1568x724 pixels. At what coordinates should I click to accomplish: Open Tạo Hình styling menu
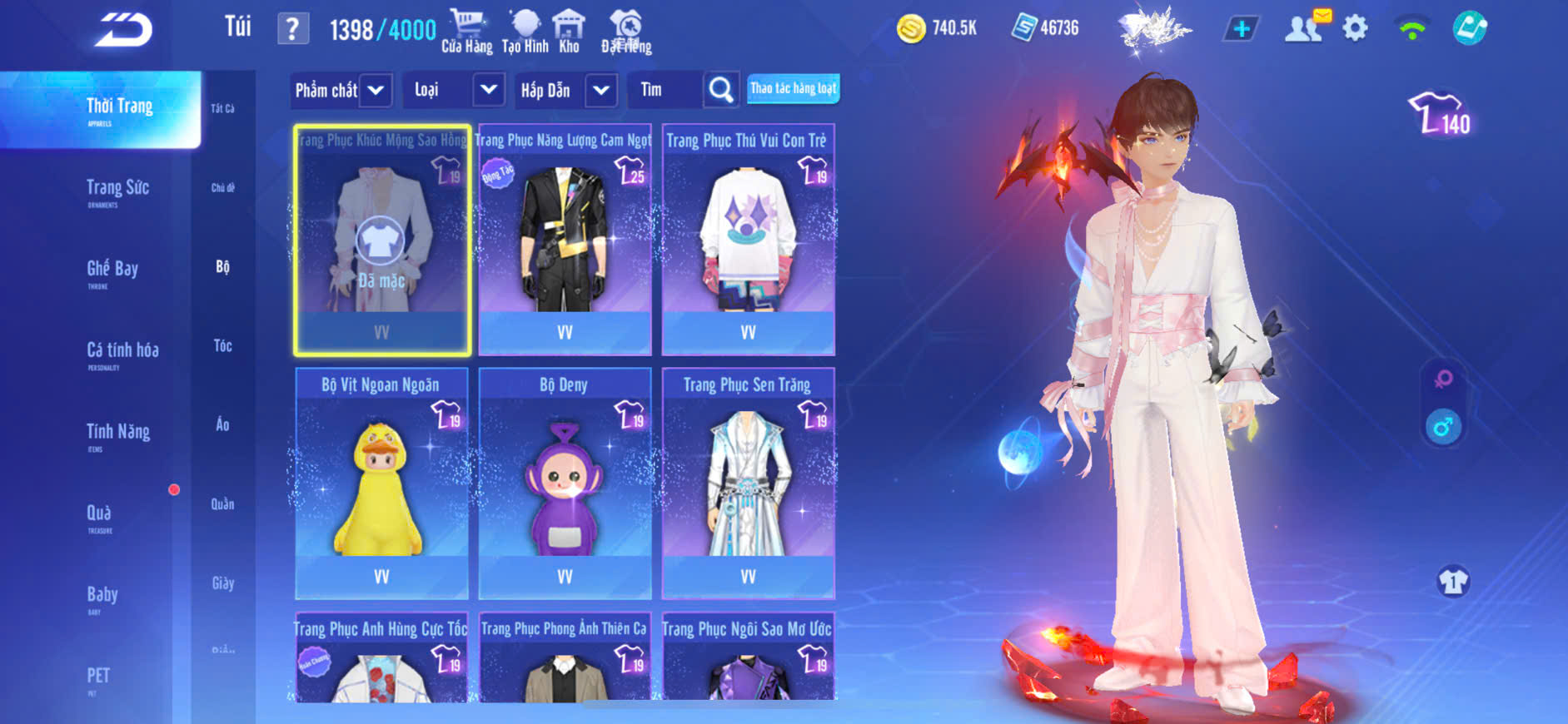click(525, 32)
